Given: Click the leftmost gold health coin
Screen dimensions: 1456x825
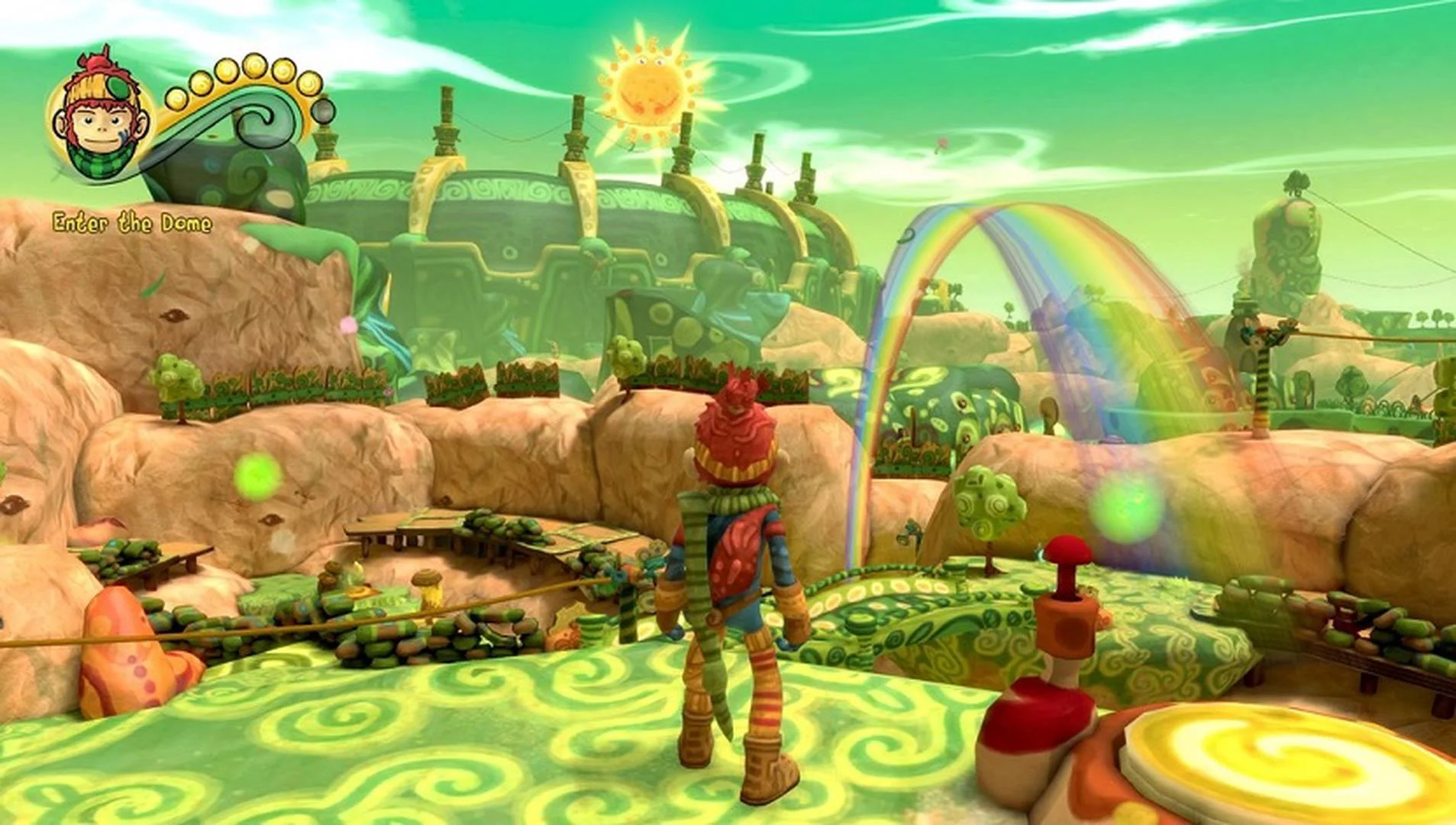Looking at the screenshot, I should pyautogui.click(x=177, y=99).
